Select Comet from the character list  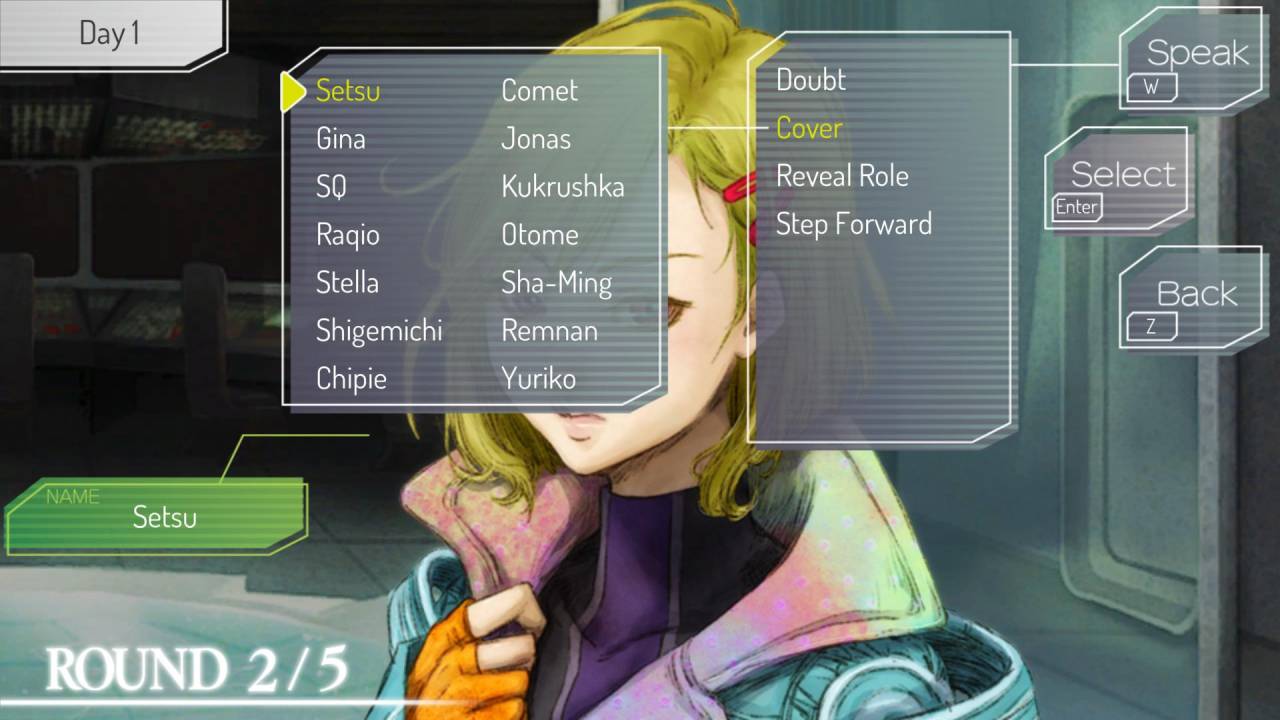[539, 91]
